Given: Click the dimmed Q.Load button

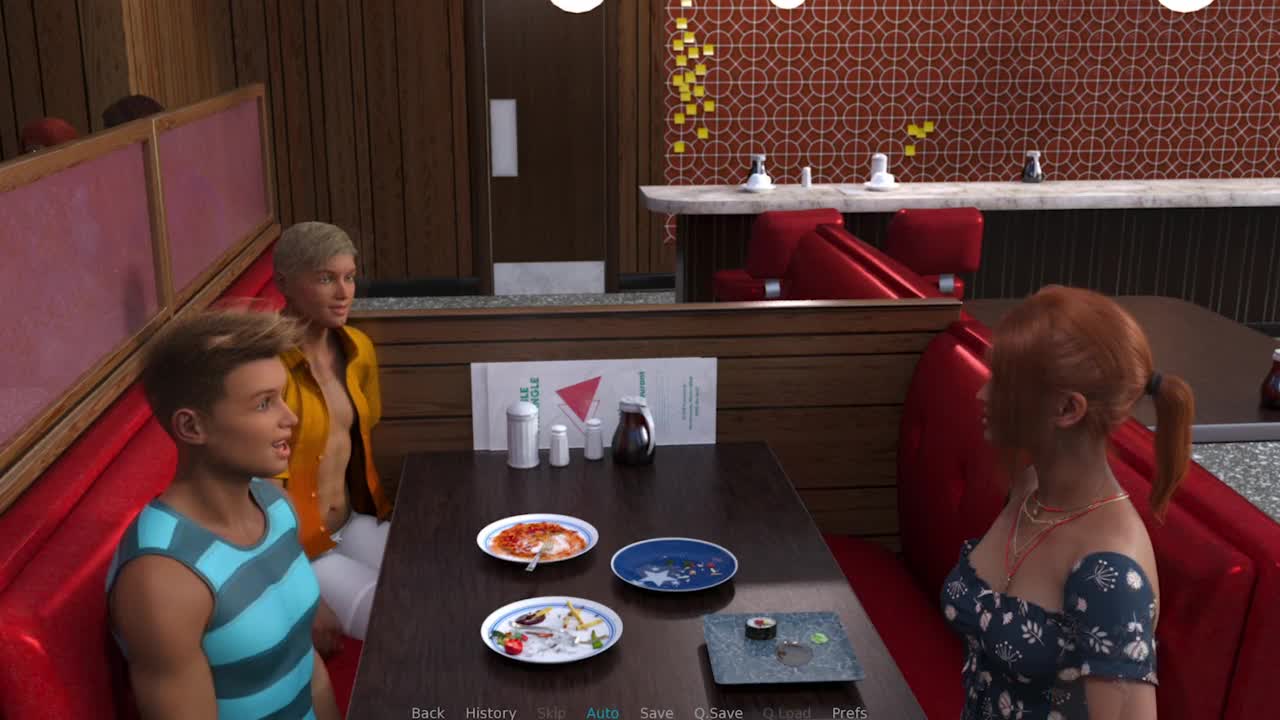Looking at the screenshot, I should [x=786, y=712].
